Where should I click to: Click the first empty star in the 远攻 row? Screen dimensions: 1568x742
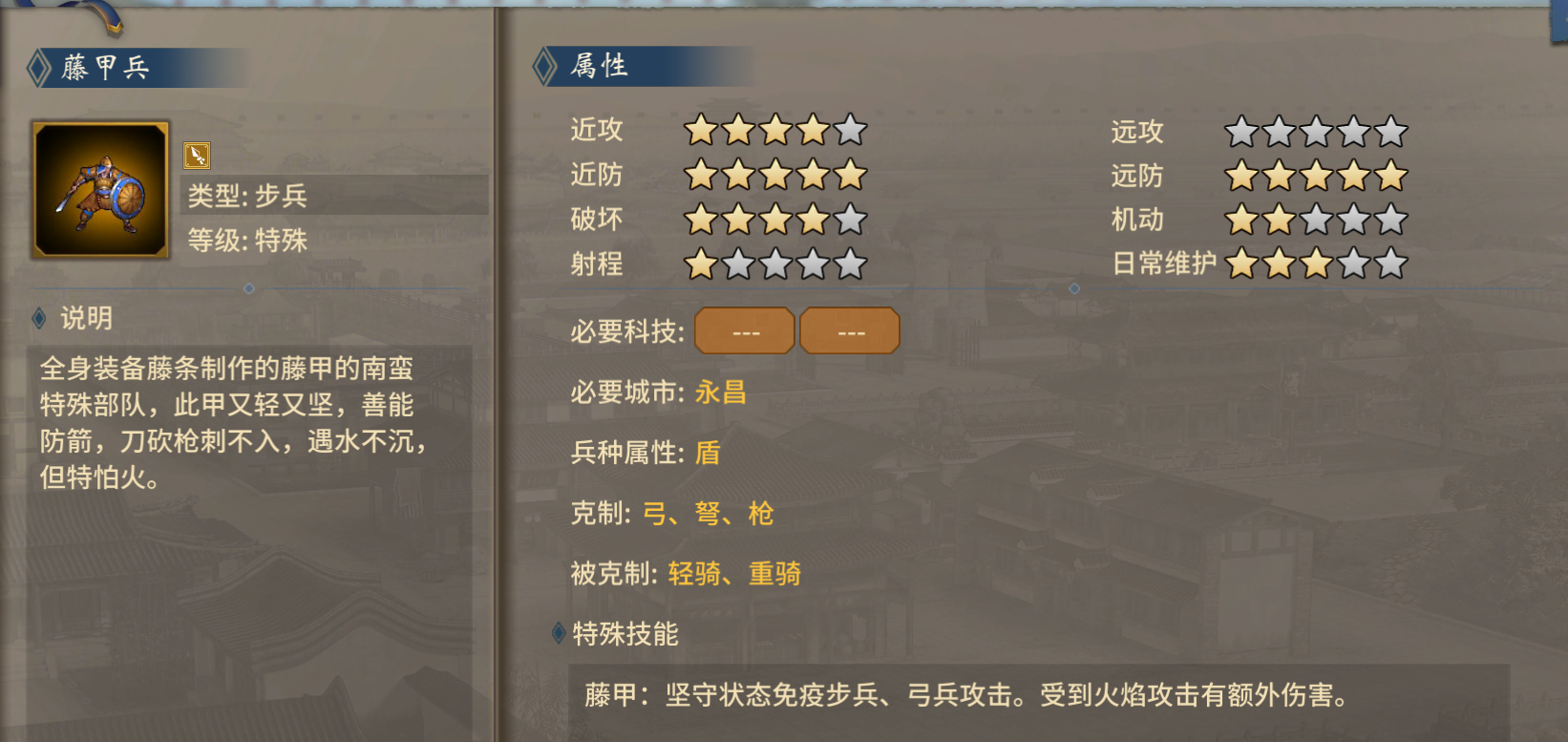[1241, 131]
